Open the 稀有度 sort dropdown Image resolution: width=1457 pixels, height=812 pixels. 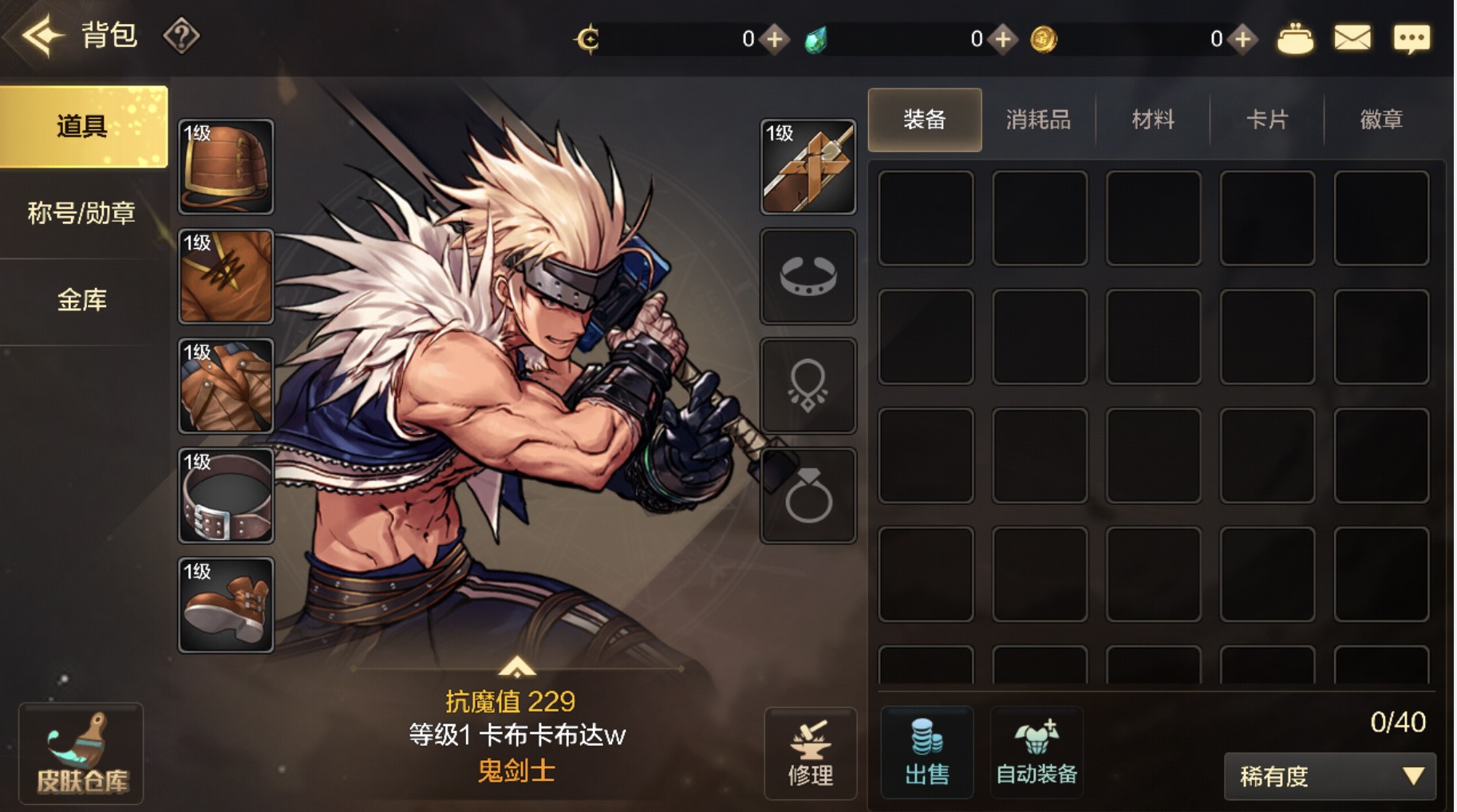coord(1329,776)
